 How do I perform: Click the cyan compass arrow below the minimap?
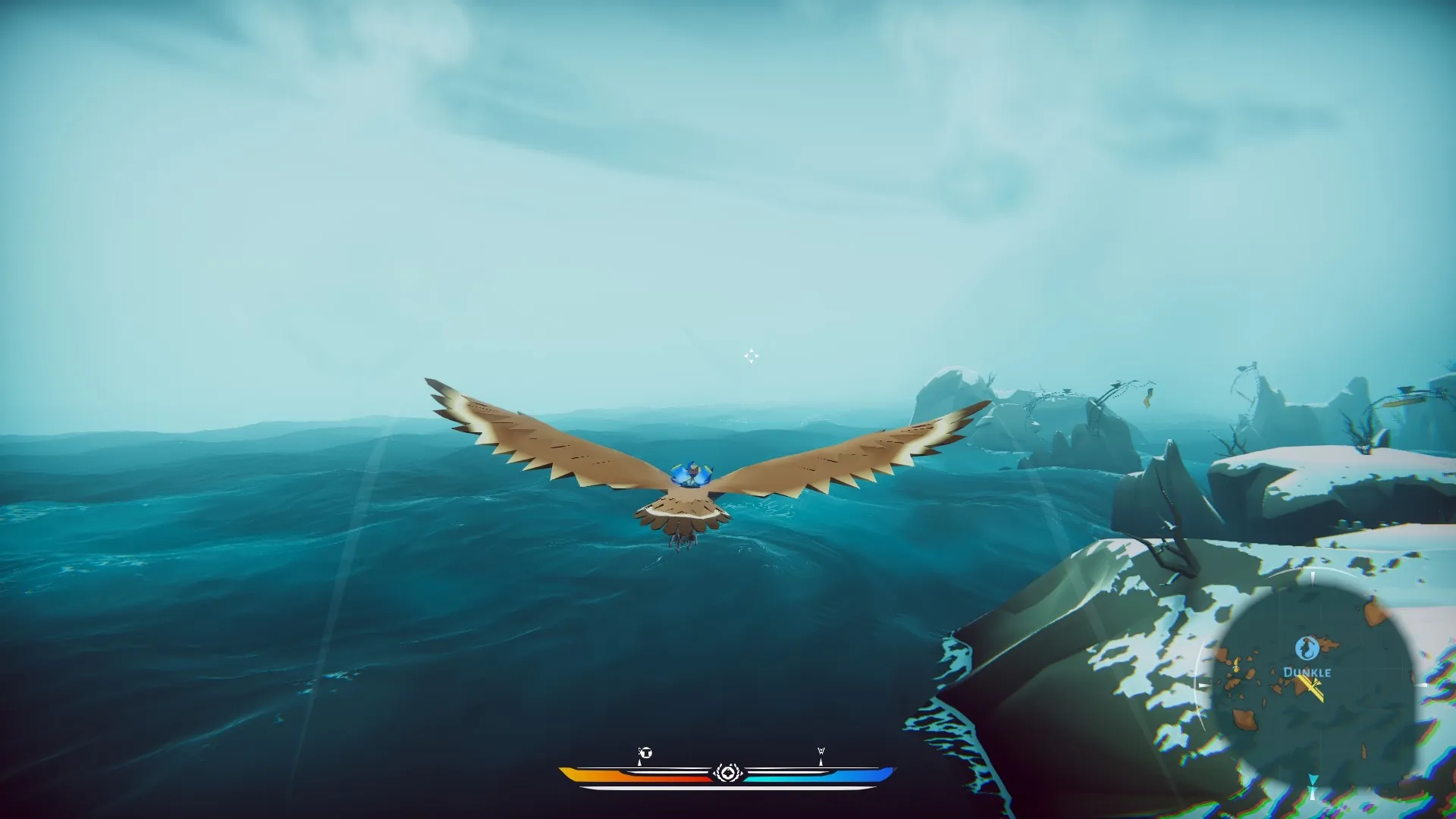pos(1313,779)
